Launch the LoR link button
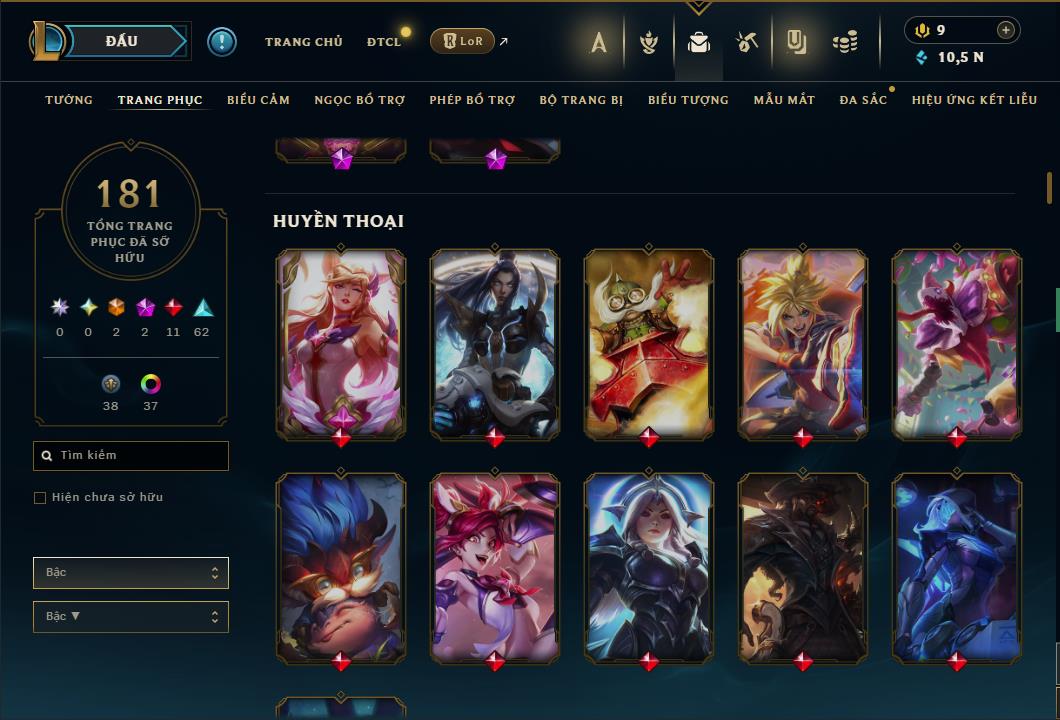Image resolution: width=1060 pixels, height=720 pixels. point(461,41)
